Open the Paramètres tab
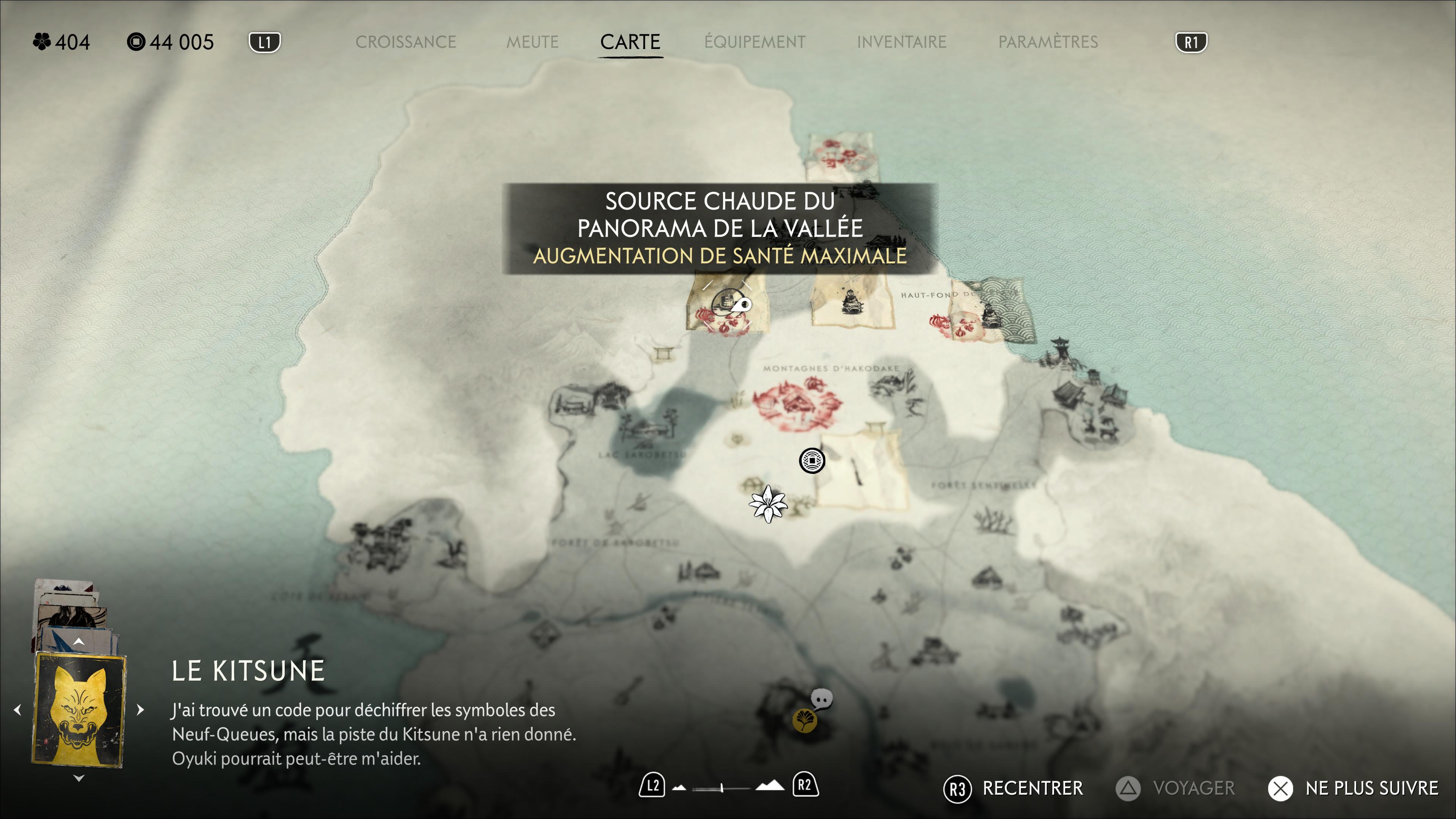 click(x=1048, y=42)
